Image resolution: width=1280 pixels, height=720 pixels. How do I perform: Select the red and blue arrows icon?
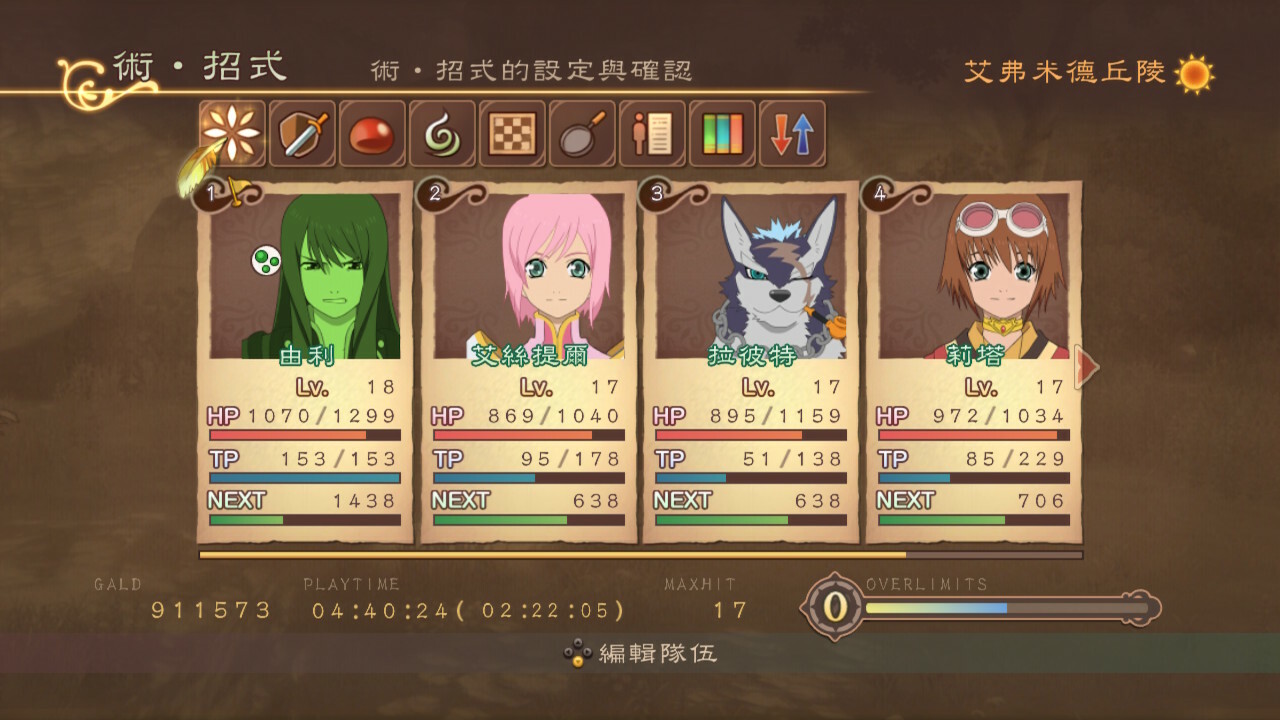792,133
